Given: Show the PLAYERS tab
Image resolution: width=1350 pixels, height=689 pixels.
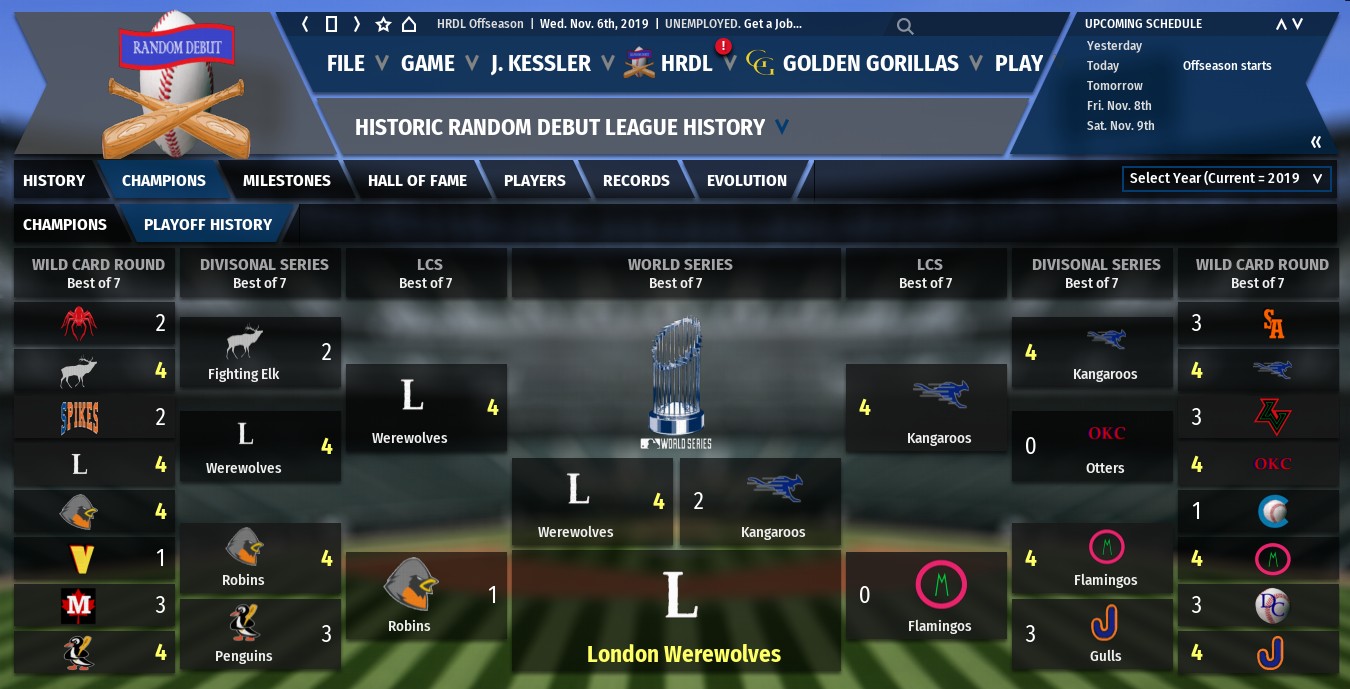Looking at the screenshot, I should tap(534, 181).
